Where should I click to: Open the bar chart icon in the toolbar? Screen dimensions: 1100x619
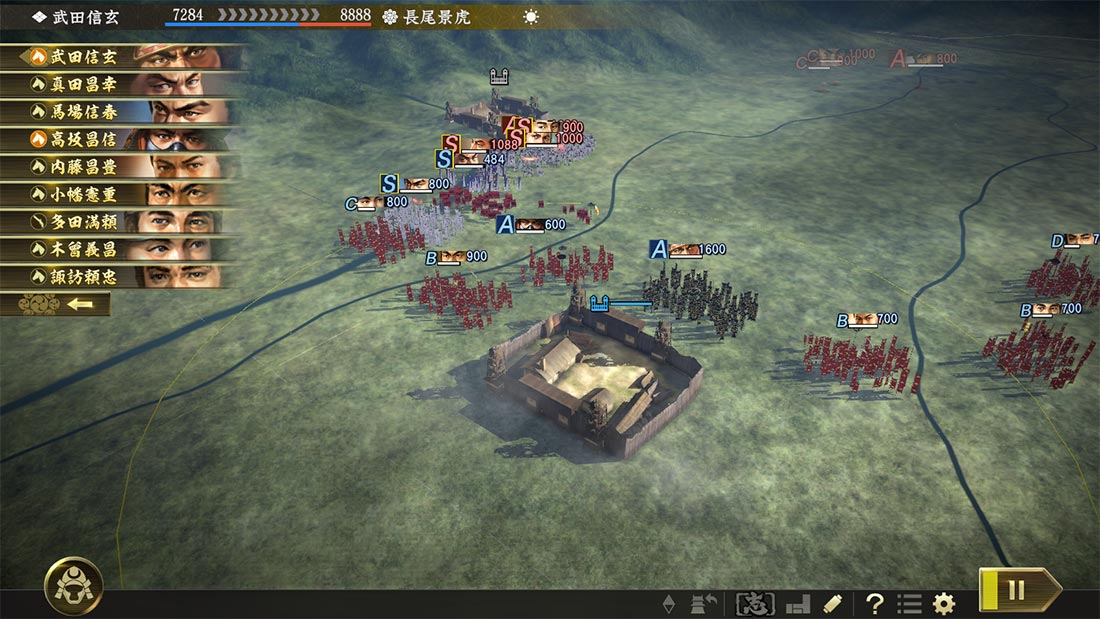click(x=797, y=604)
